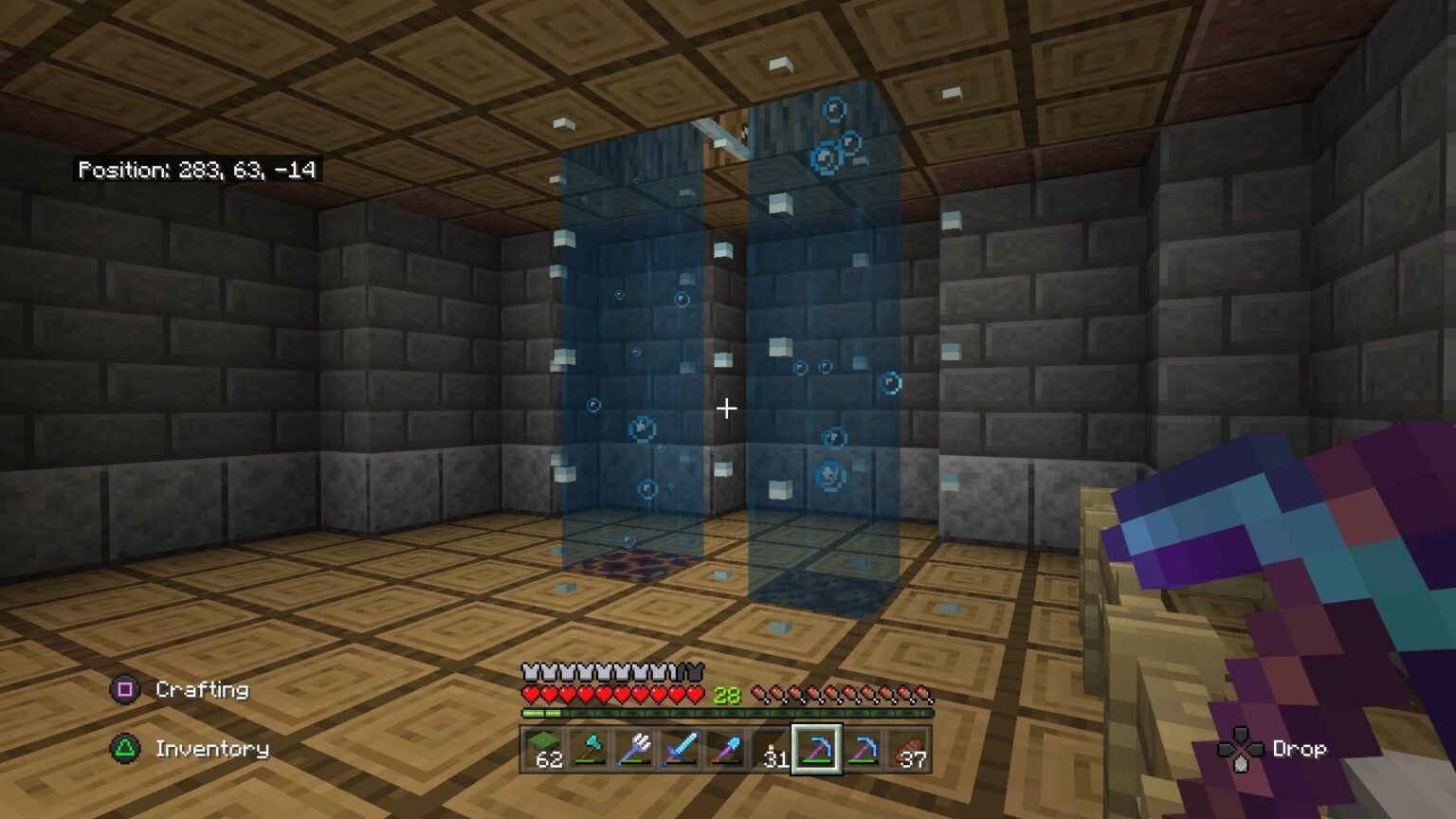The height and width of the screenshot is (819, 1456).
Task: Select the spare enchanted pickaxe slot
Action: (x=862, y=749)
